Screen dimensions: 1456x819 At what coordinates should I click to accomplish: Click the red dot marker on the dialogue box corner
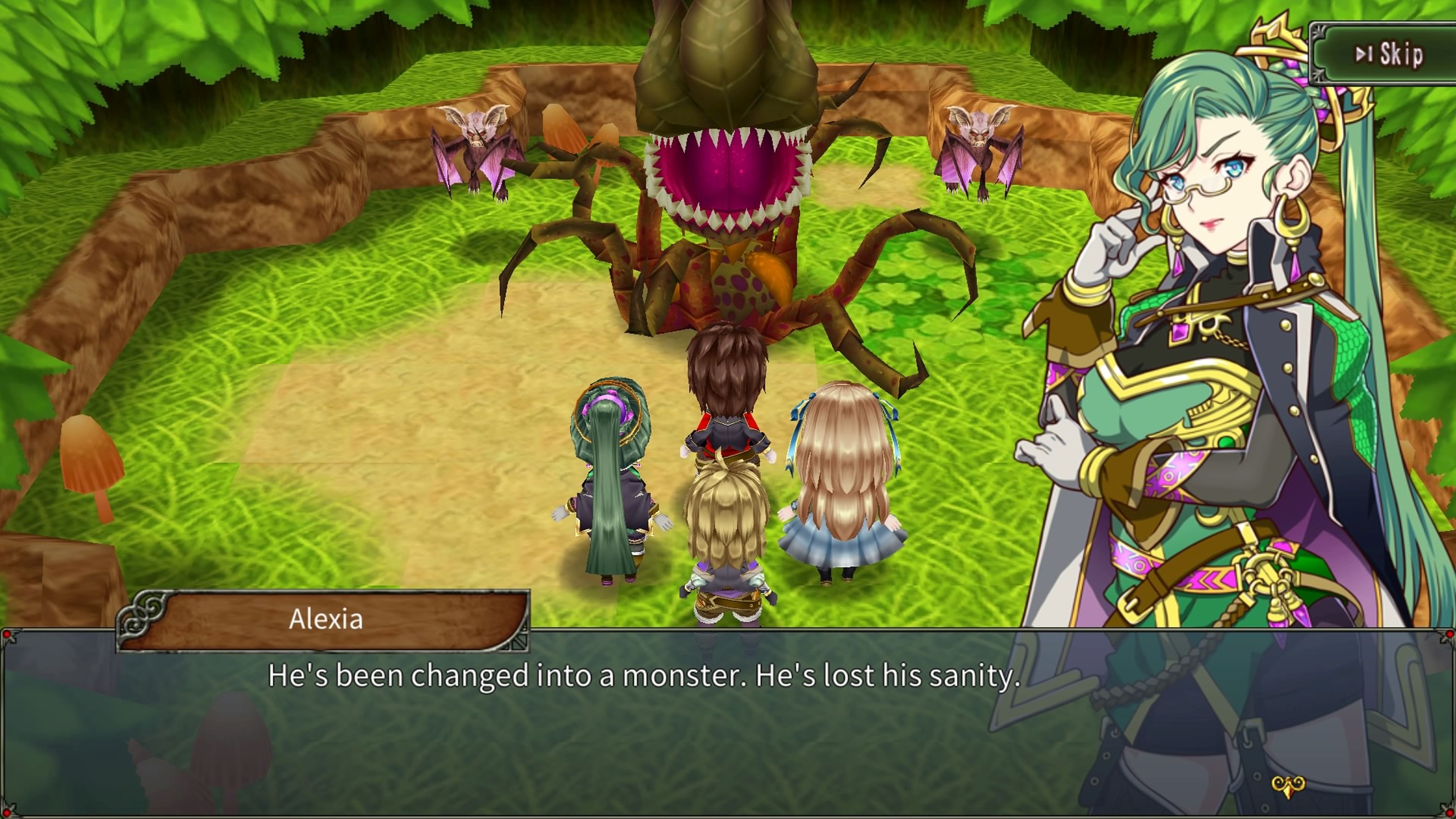7,635
